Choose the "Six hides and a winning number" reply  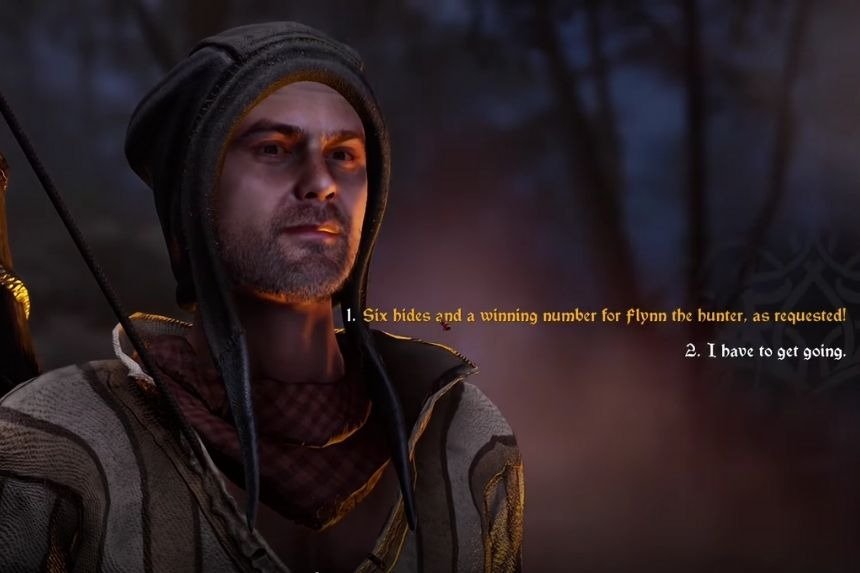(x=596, y=315)
